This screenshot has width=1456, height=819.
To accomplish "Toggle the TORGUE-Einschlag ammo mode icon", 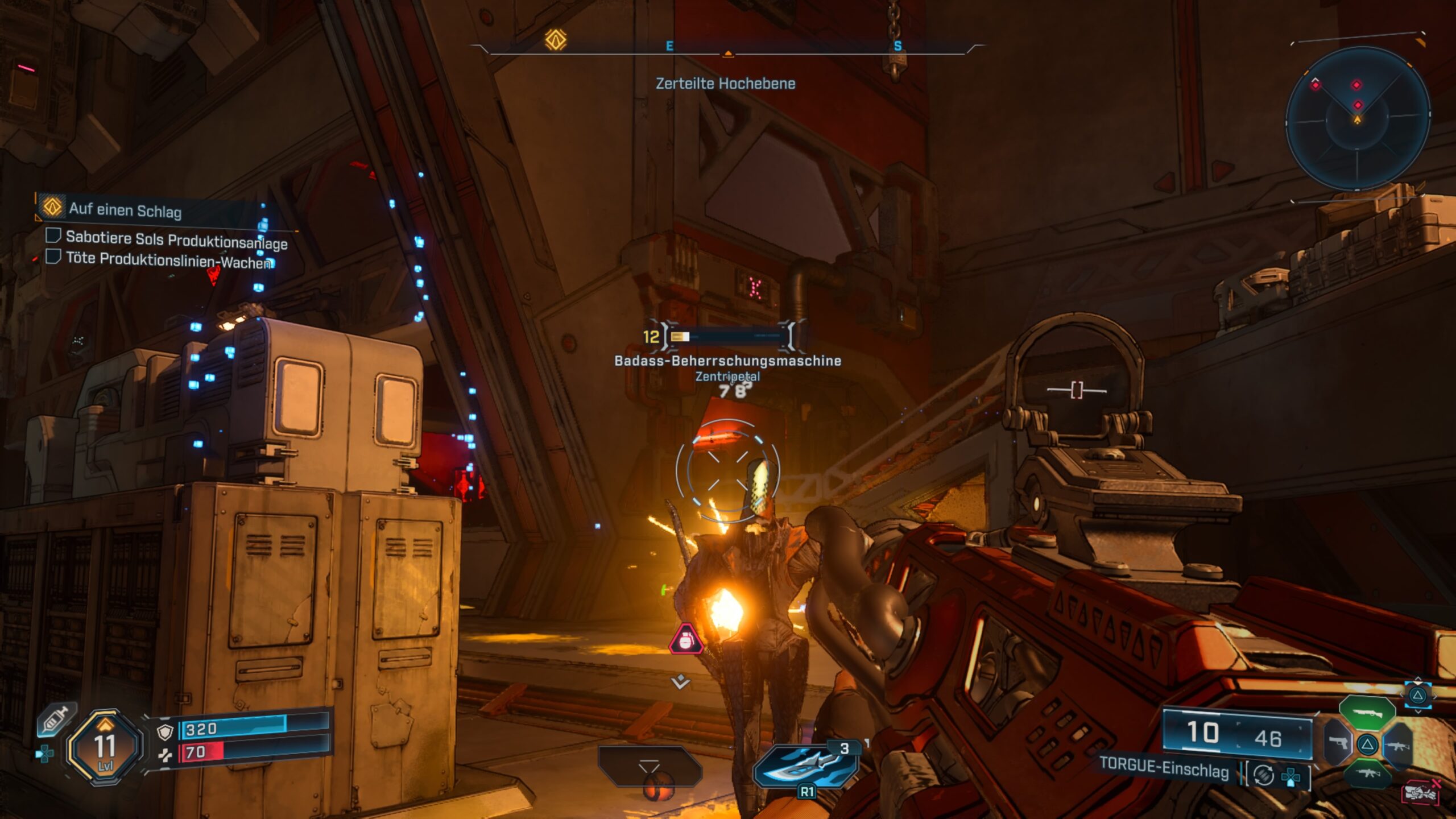I will click(1263, 775).
